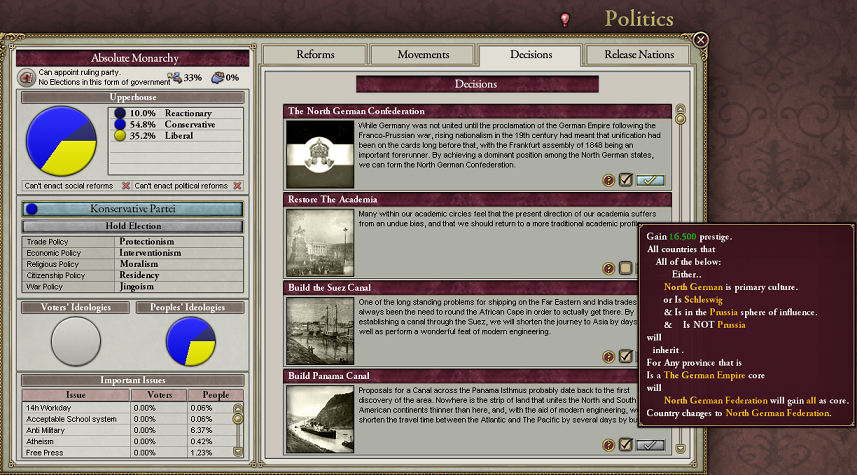Enact the Build Panama Canal decision

[650, 444]
